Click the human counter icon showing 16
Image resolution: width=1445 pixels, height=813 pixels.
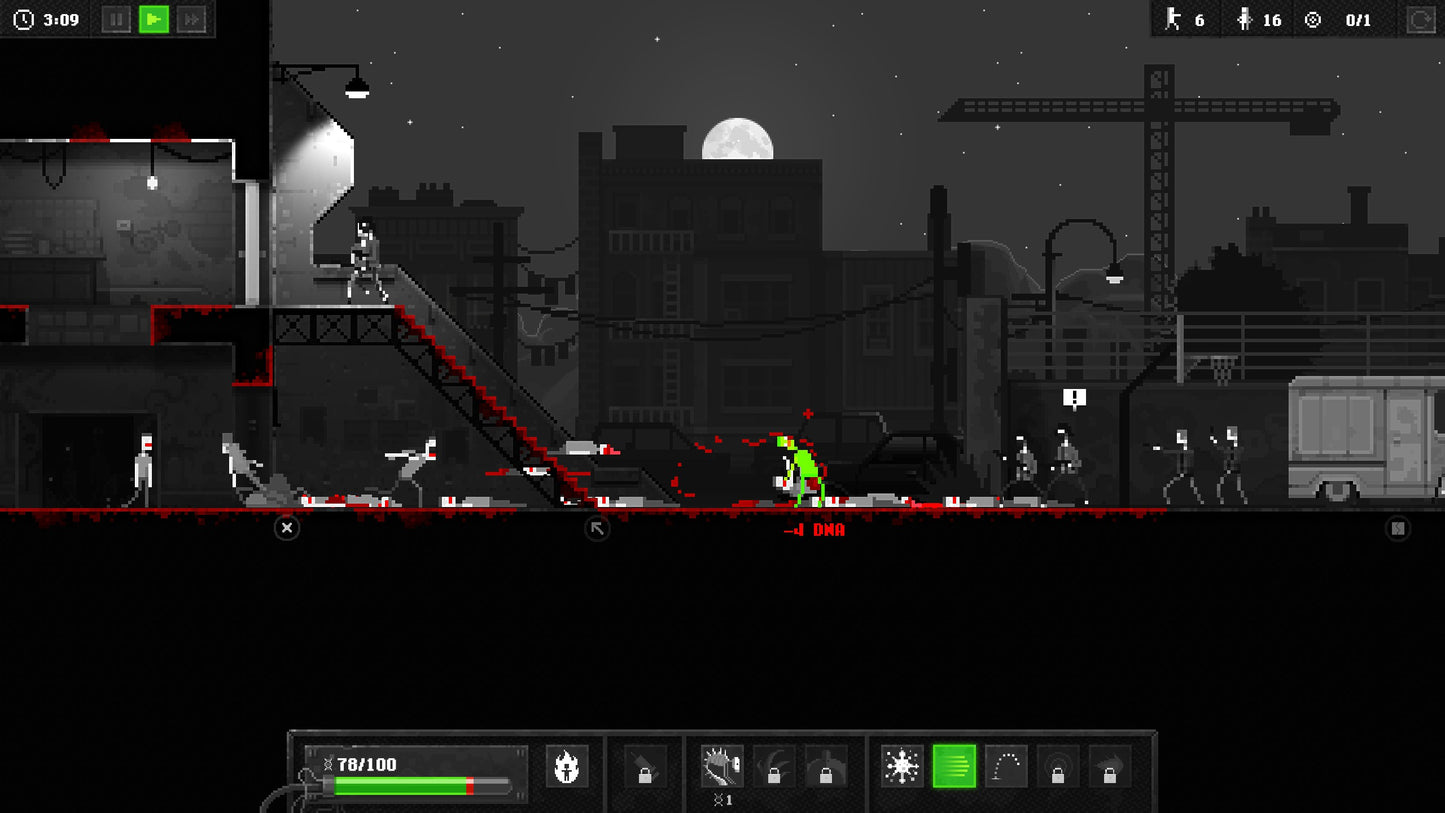pyautogui.click(x=1244, y=20)
